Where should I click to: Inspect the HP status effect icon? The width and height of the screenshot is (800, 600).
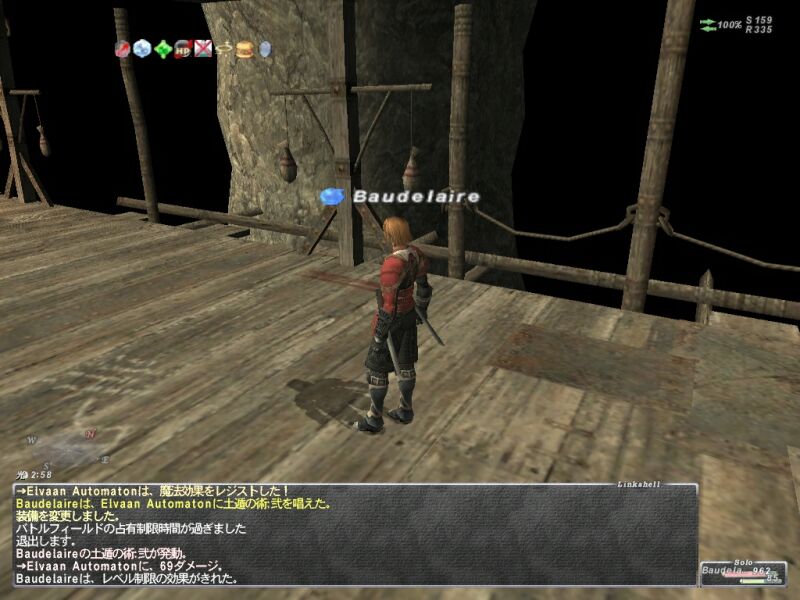pos(182,48)
